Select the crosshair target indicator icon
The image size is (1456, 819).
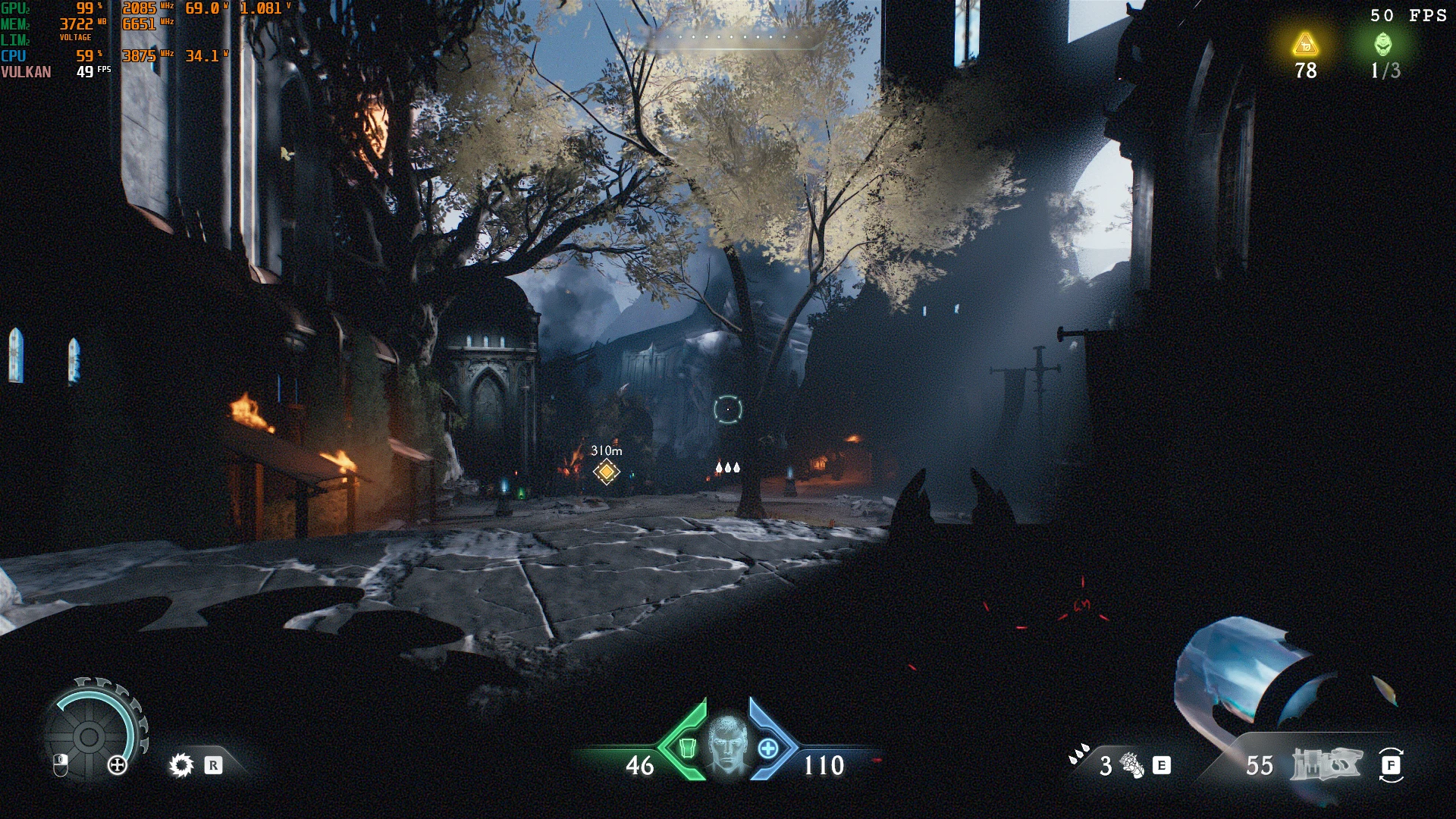(727, 409)
